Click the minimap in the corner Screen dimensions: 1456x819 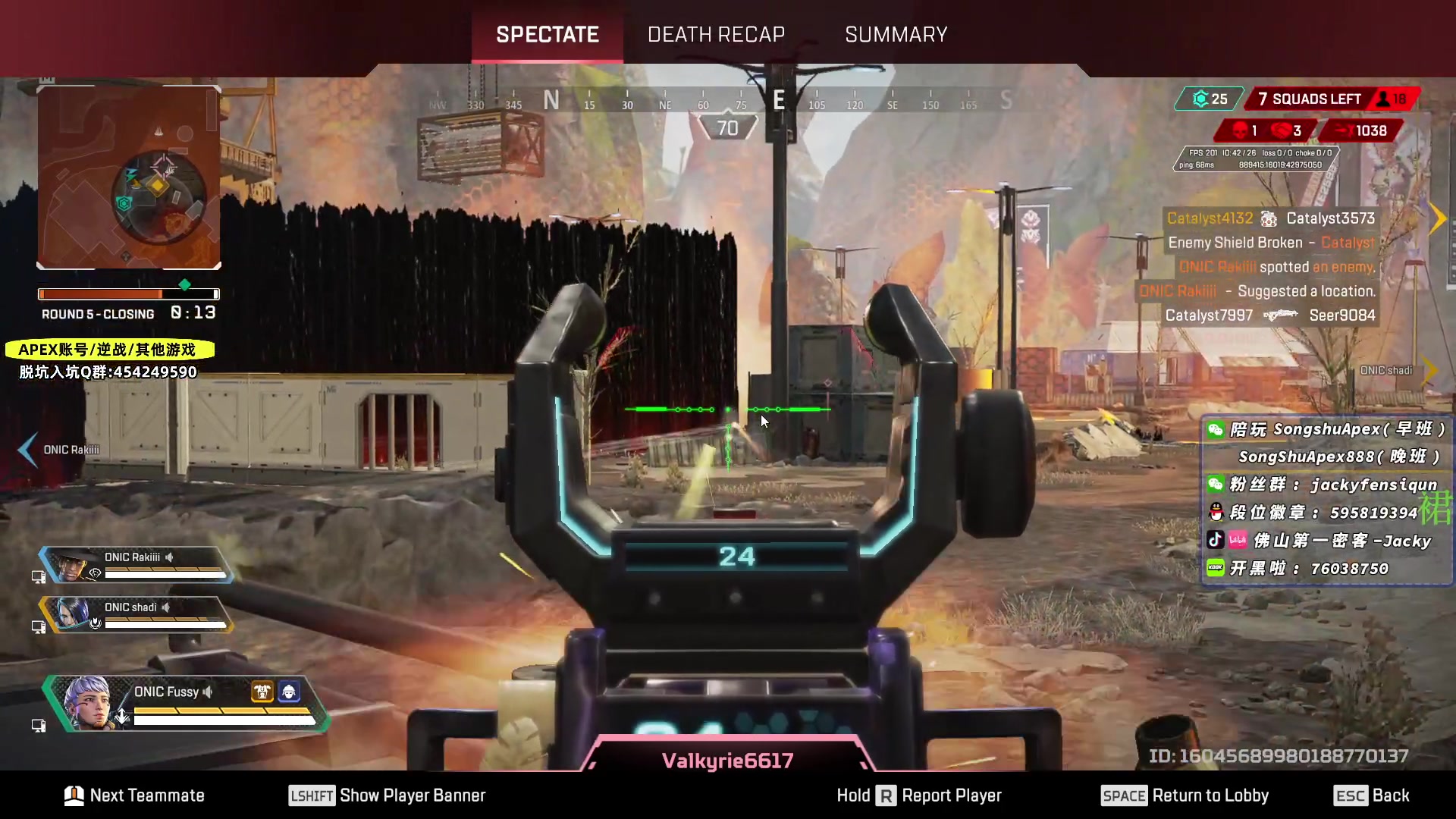[129, 178]
